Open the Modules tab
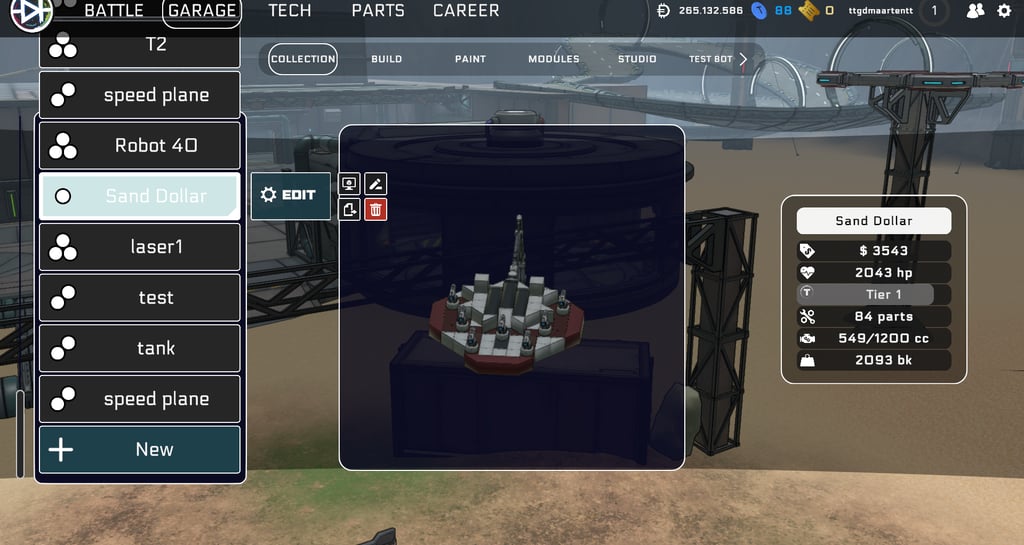Screen dimensions: 1024x545 (553, 59)
